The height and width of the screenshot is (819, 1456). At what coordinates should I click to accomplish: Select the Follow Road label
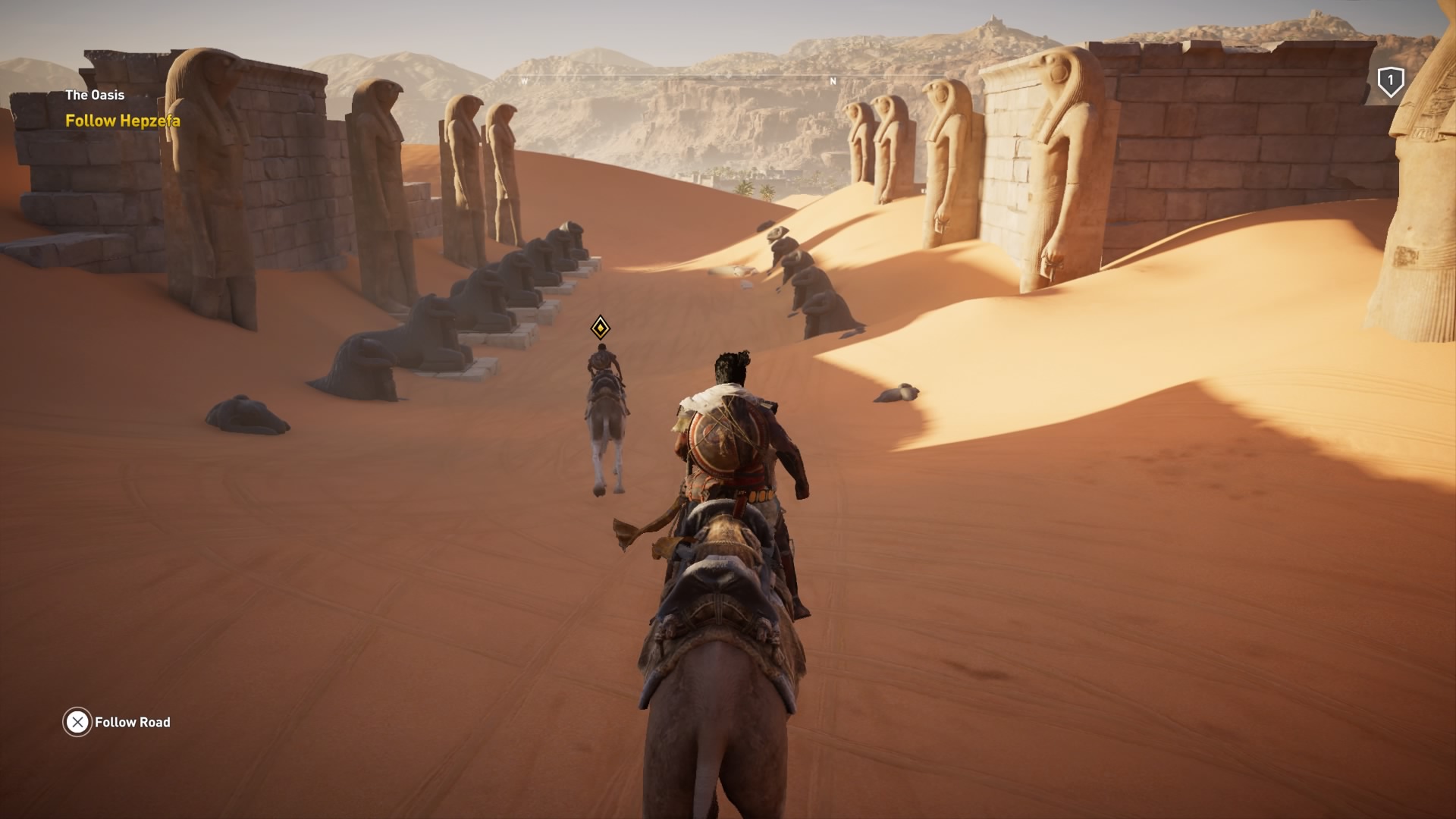pyautogui.click(x=132, y=723)
